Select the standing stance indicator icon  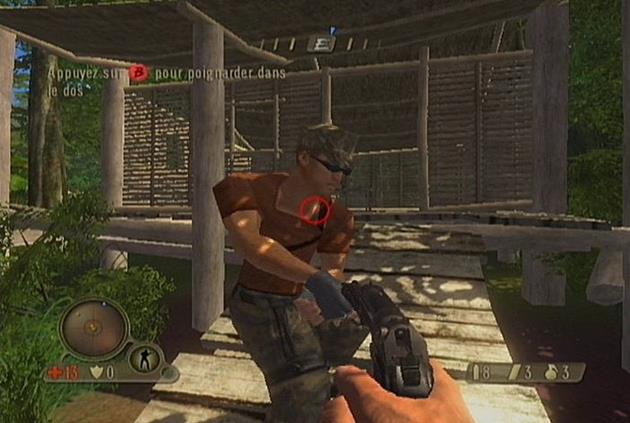(143, 358)
